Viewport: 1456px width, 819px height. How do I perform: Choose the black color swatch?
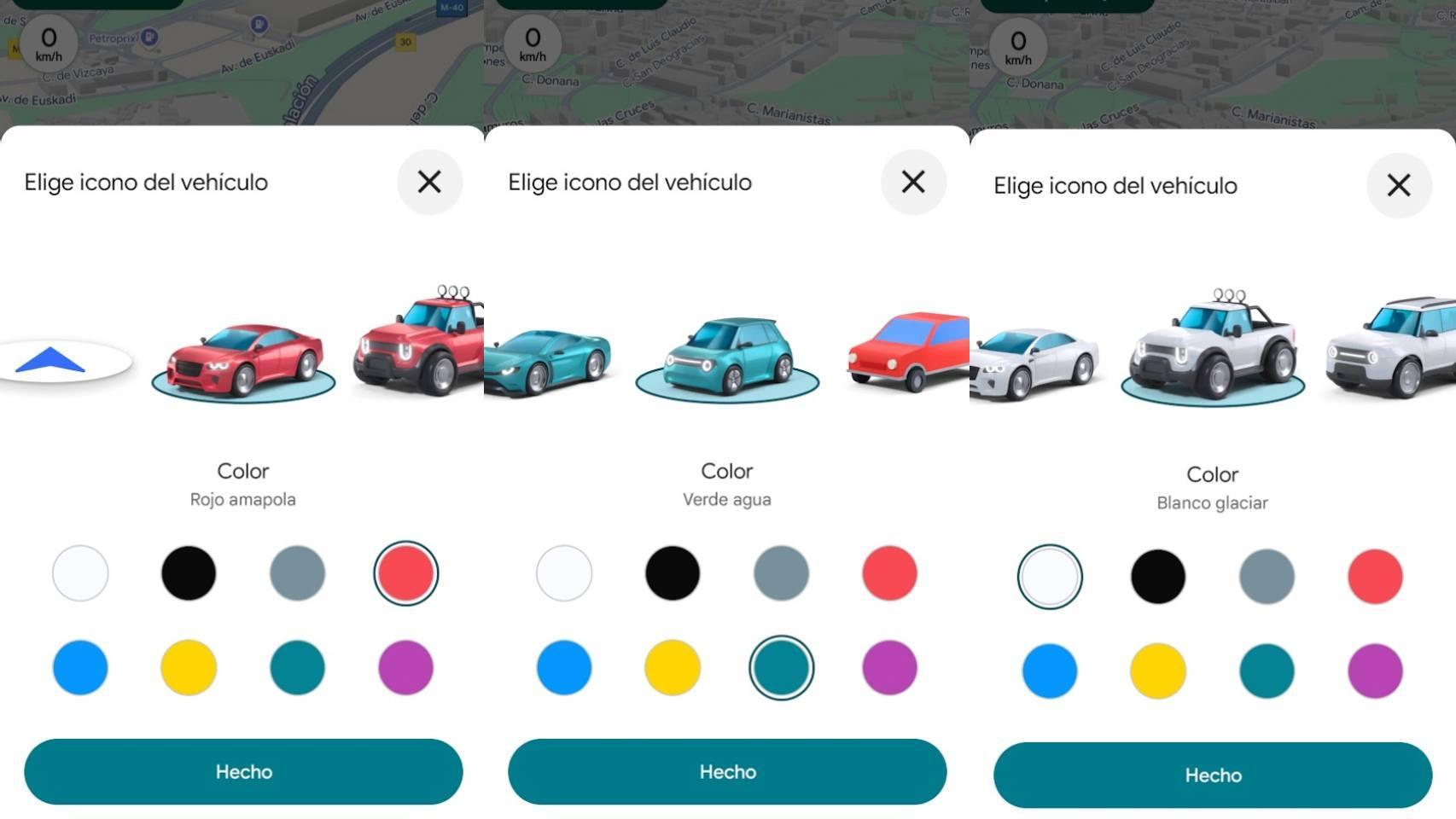click(188, 573)
